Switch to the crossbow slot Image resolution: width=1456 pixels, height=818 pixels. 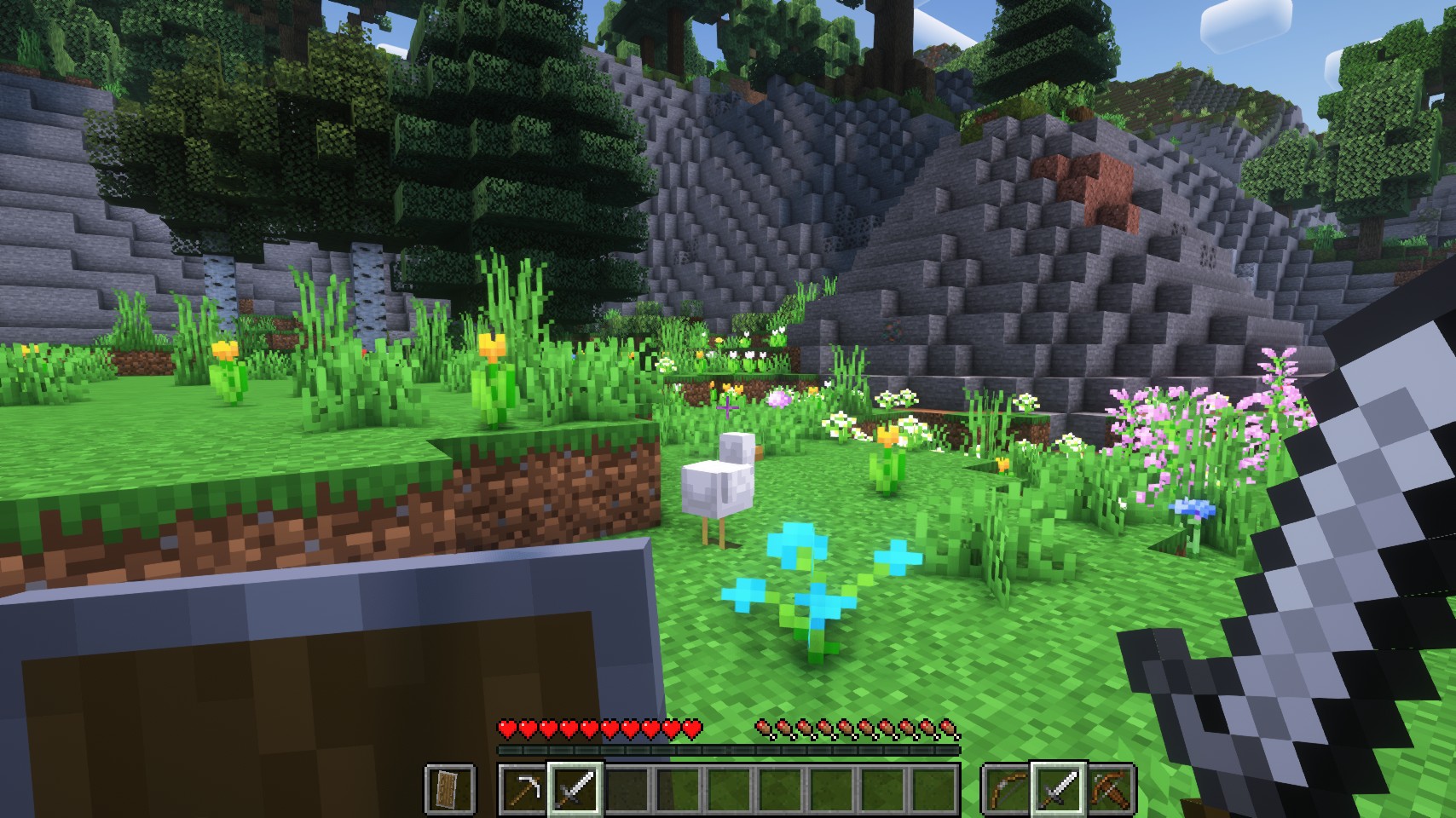click(1111, 788)
